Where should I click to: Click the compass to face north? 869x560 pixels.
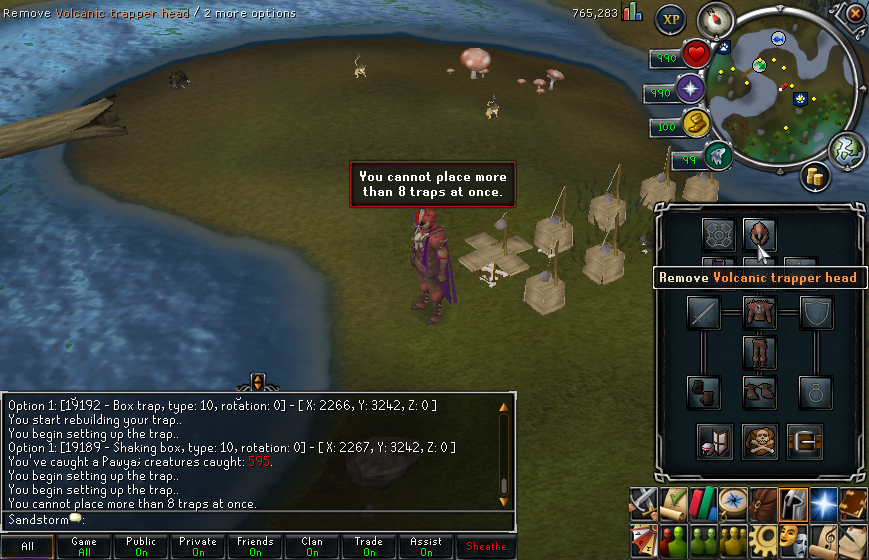(x=715, y=19)
